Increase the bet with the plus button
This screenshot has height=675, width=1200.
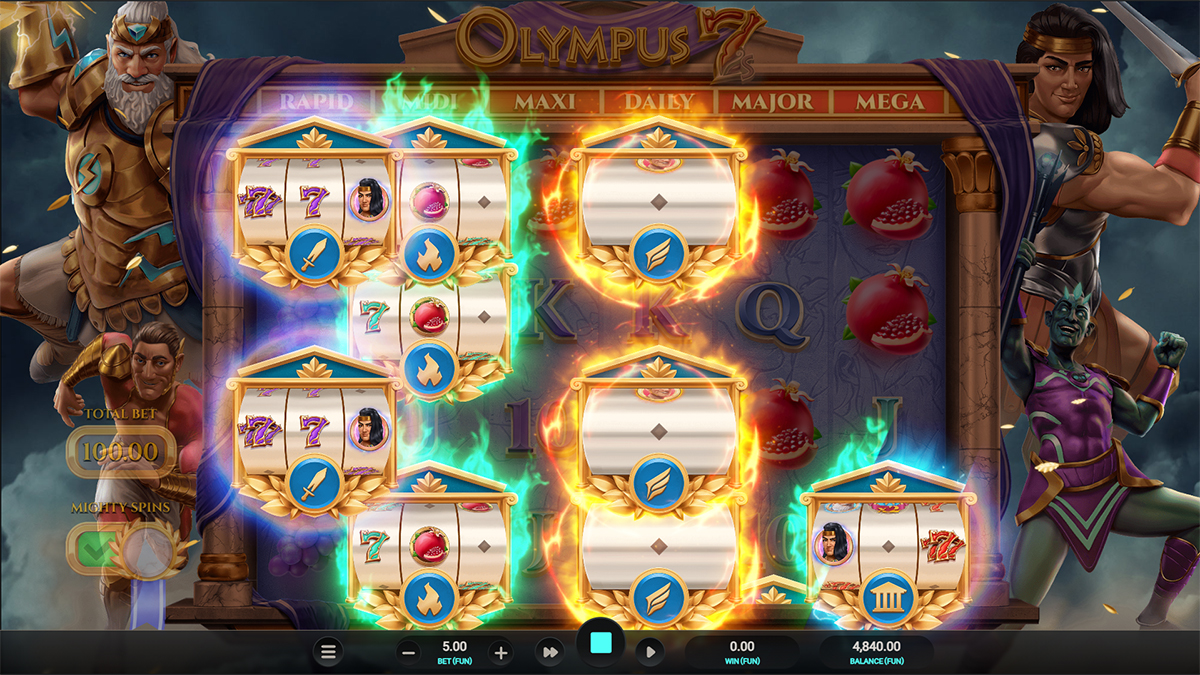click(501, 653)
